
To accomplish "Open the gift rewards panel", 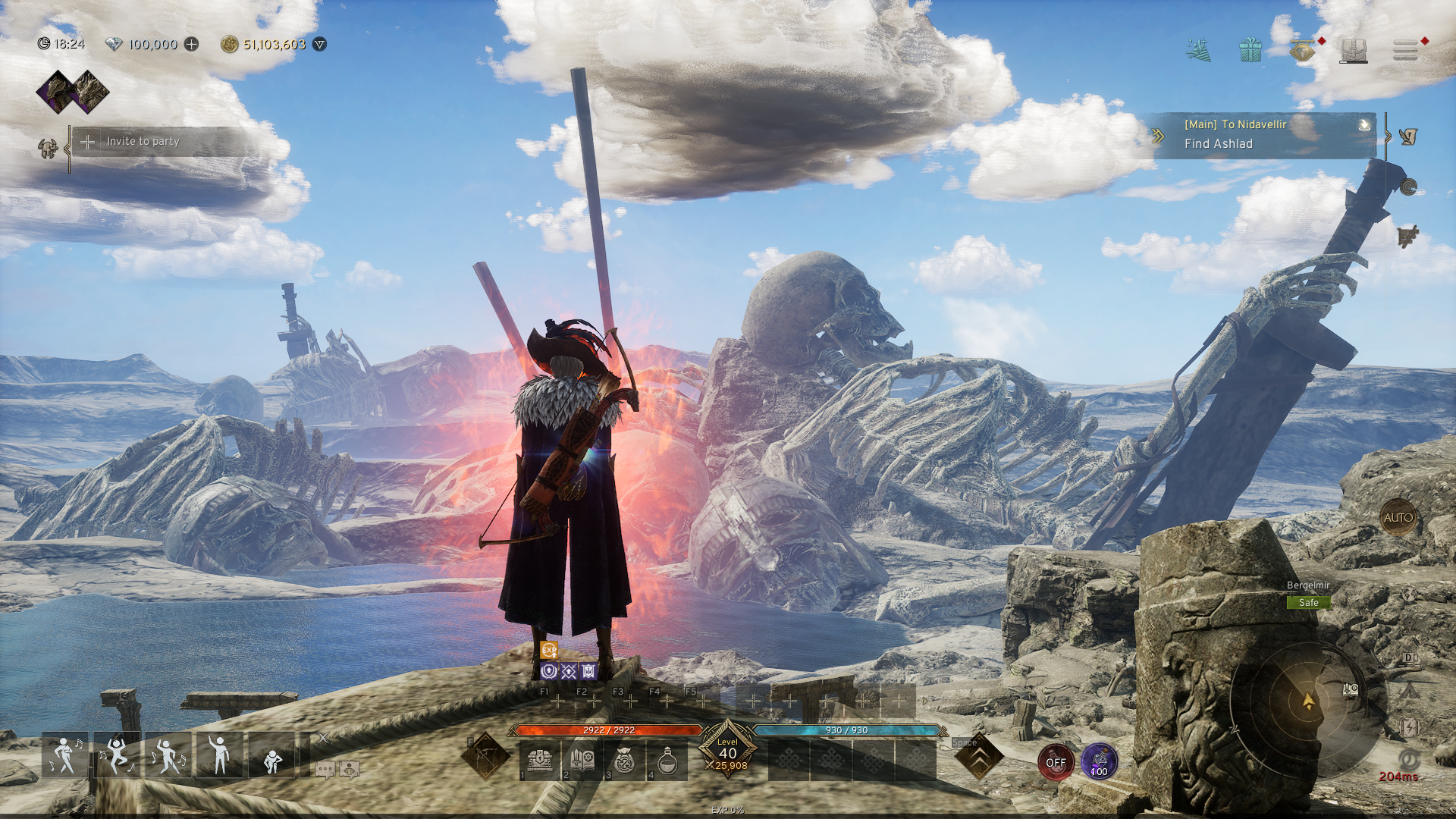I will (x=1250, y=49).
